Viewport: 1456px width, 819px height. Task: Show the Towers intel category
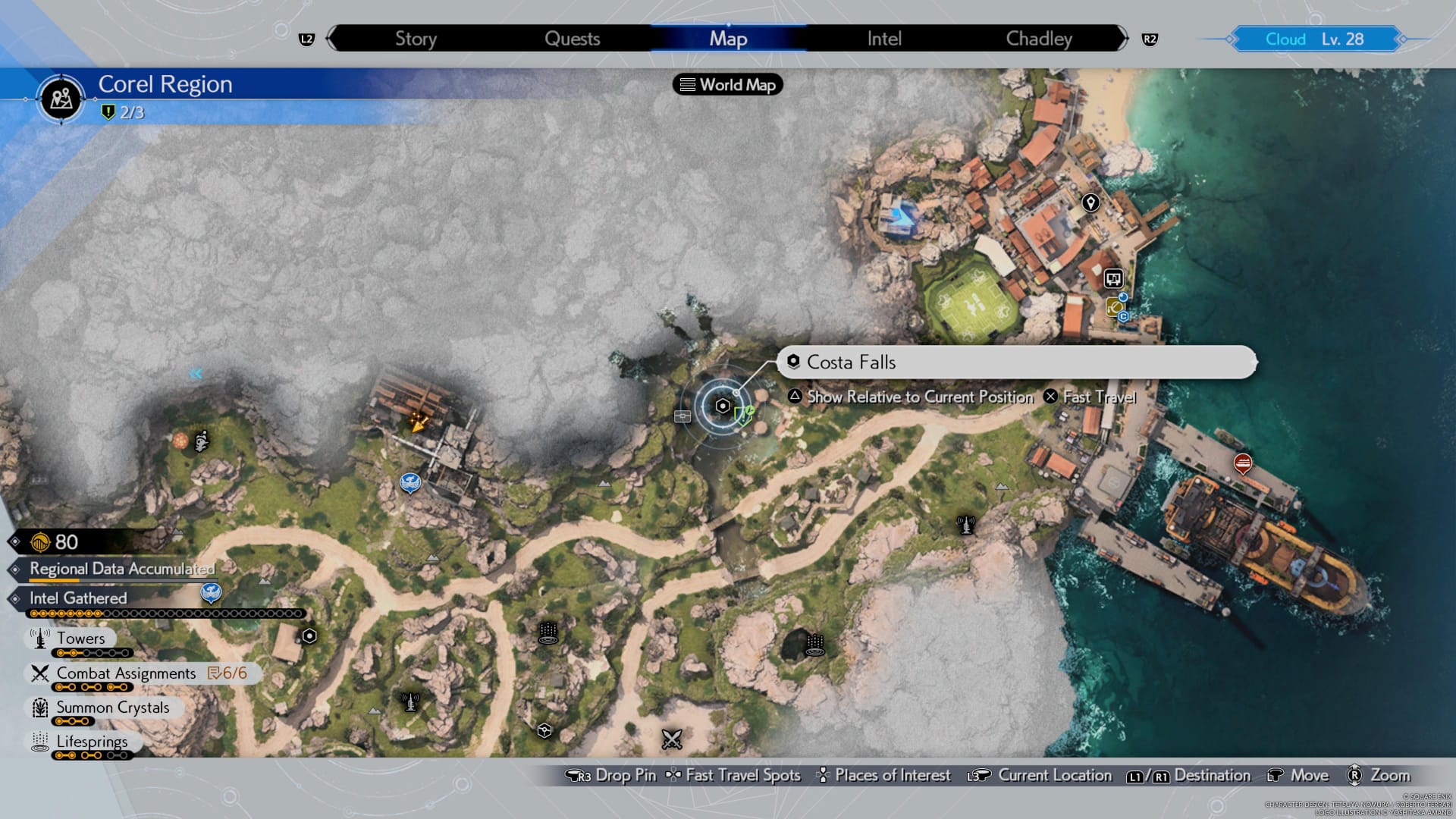80,639
